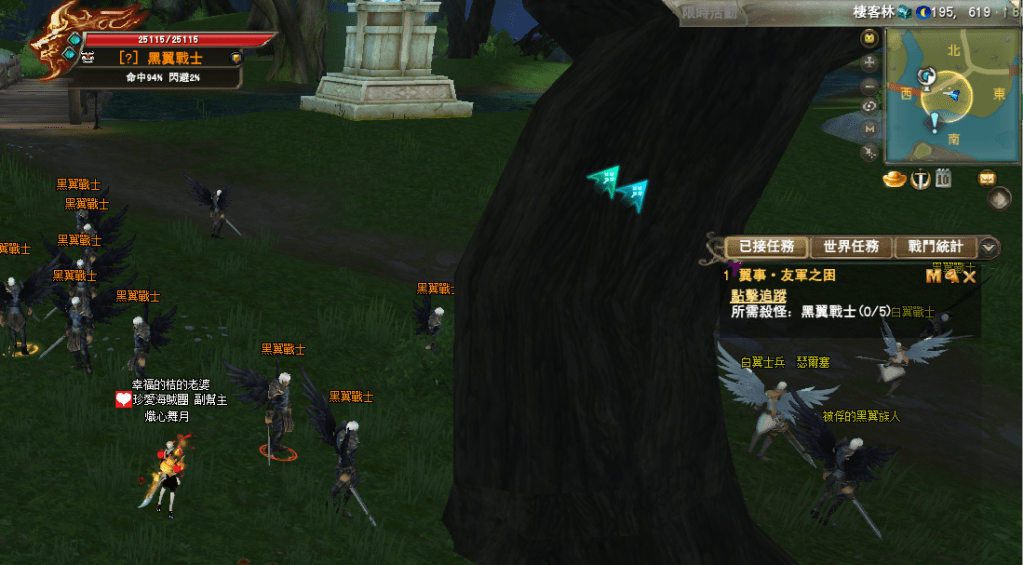Image resolution: width=1023 pixels, height=565 pixels.
Task: Click the minimap's plus zoom button
Action: 869,62
